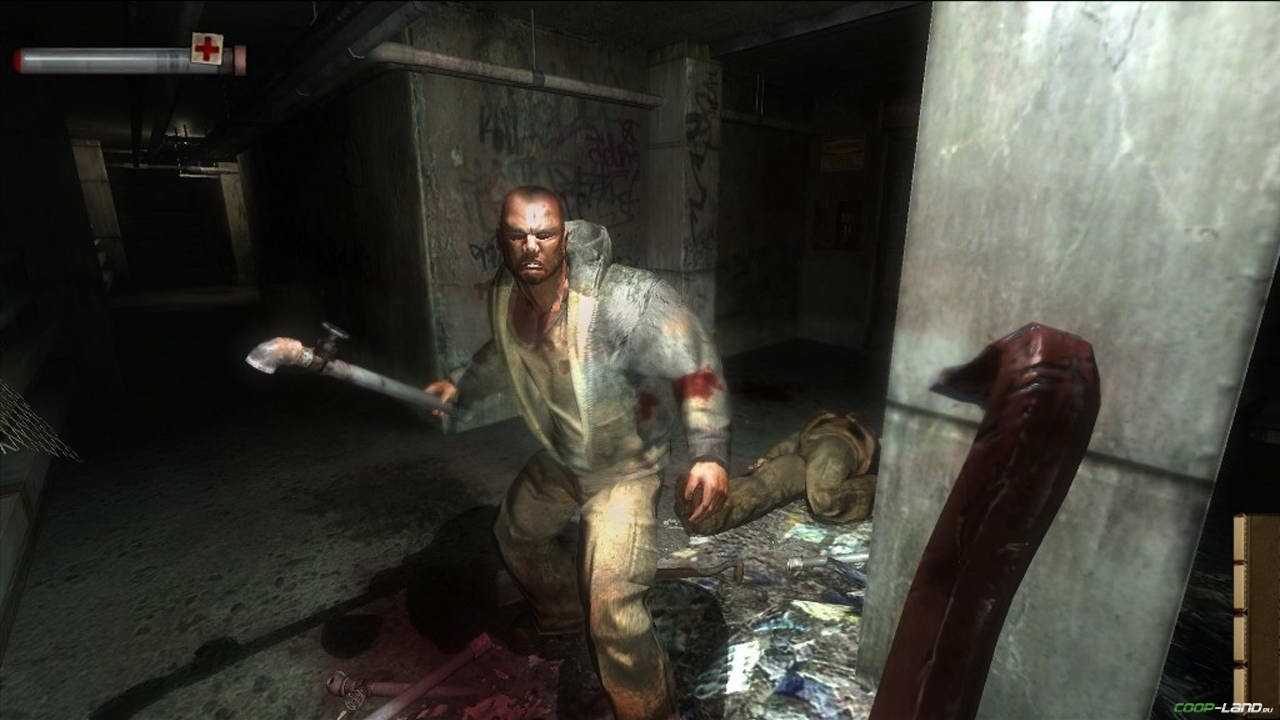Open the COOP-LAND.RU watermark link
This screenshot has height=720, width=1280.
point(1223,707)
